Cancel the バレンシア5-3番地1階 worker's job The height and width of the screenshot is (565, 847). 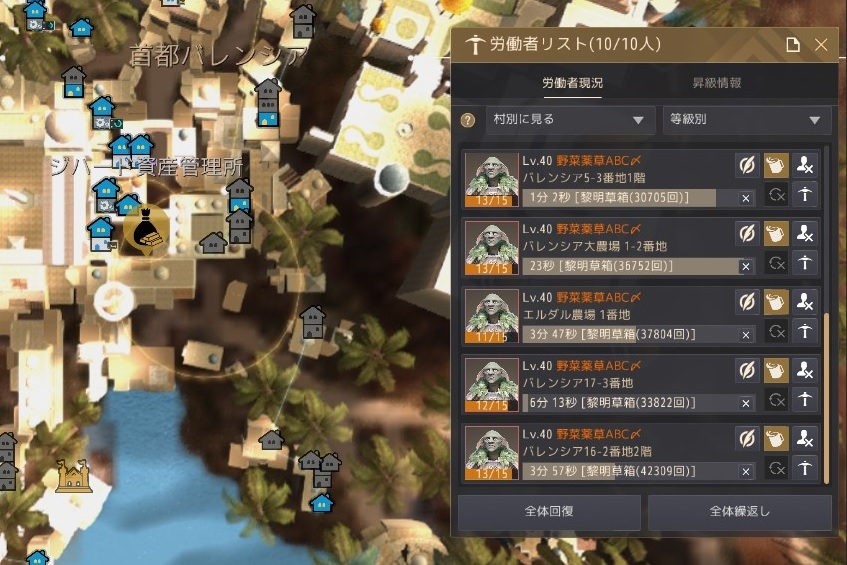(745, 198)
